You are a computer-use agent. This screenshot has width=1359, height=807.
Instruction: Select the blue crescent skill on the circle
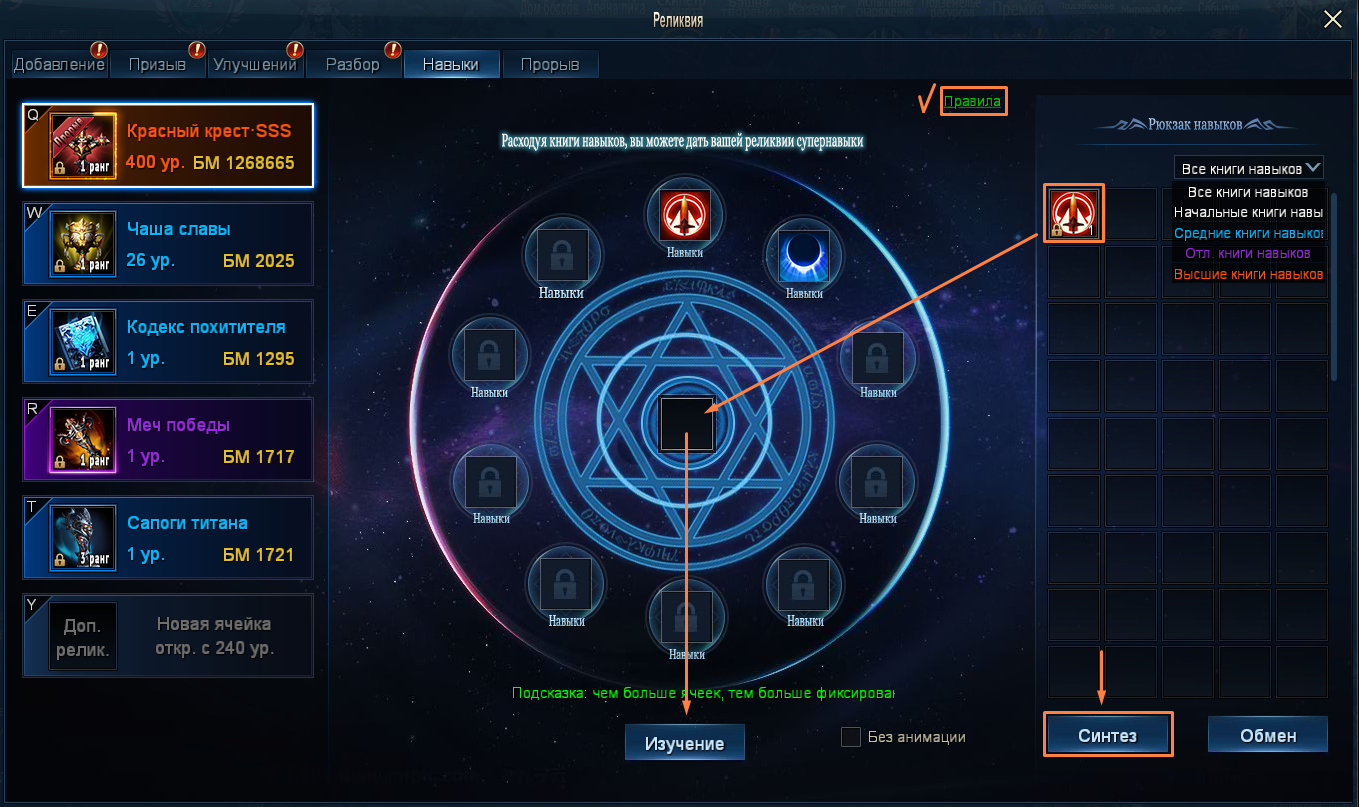click(804, 255)
